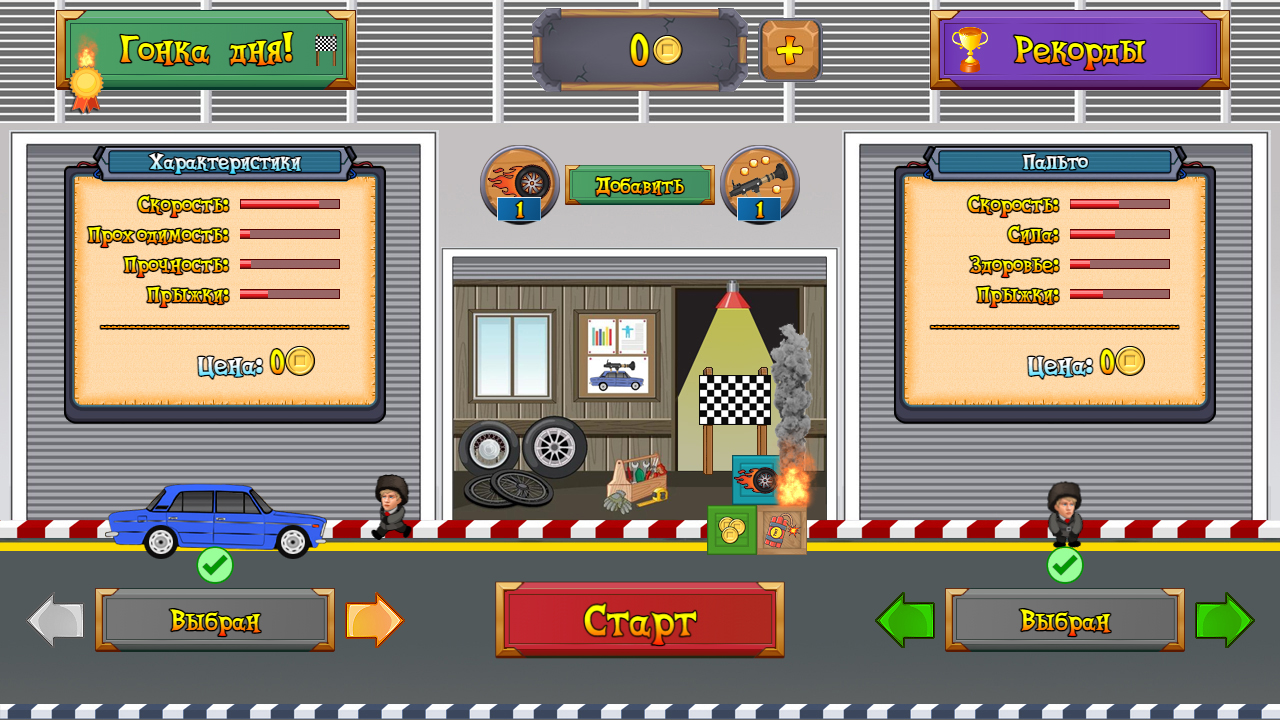This screenshot has height=720, width=1280.
Task: Show the next coat with the green right arrow
Action: click(x=1224, y=620)
